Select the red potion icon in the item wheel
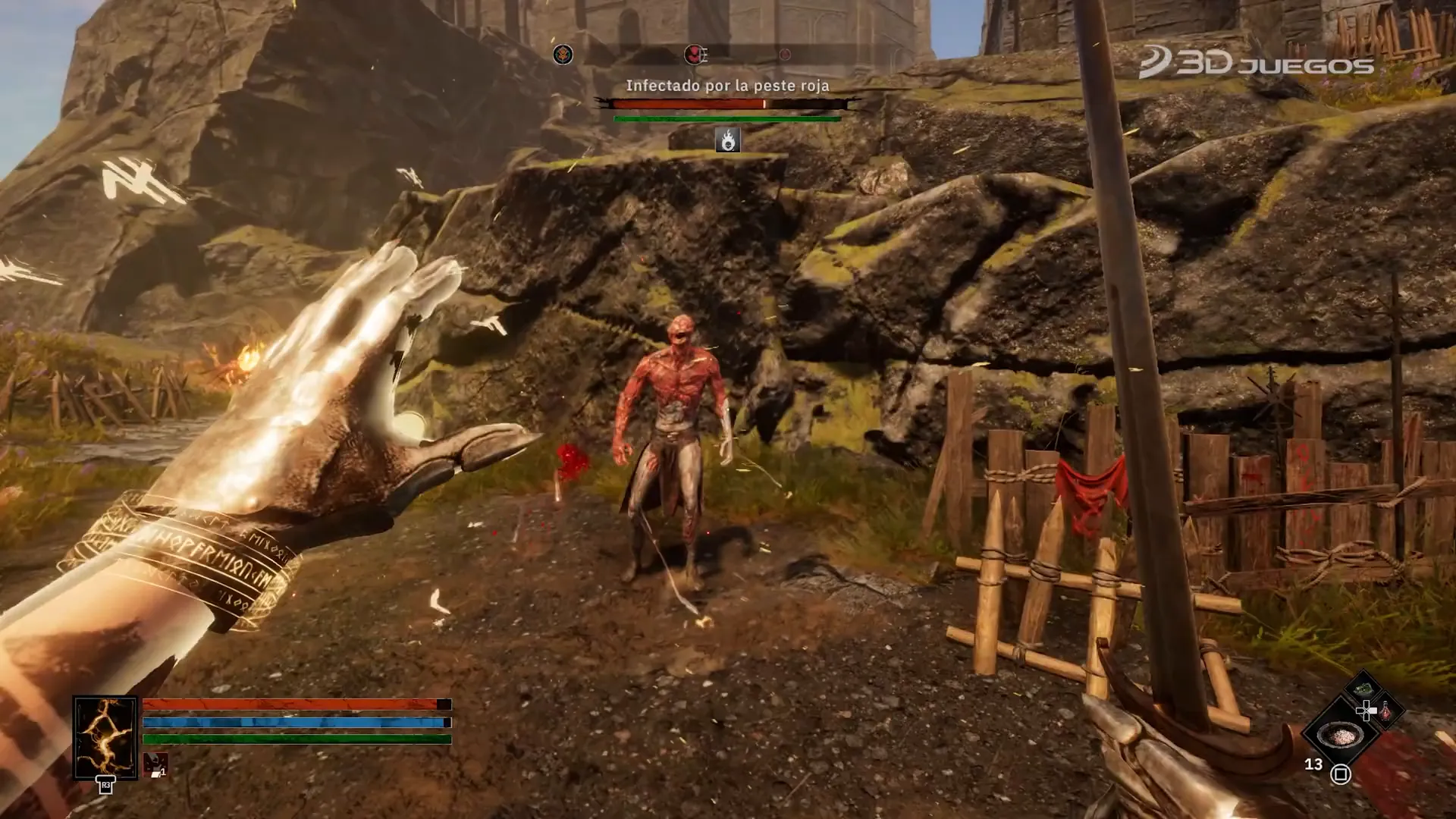Image resolution: width=1456 pixels, height=819 pixels. [x=1385, y=711]
